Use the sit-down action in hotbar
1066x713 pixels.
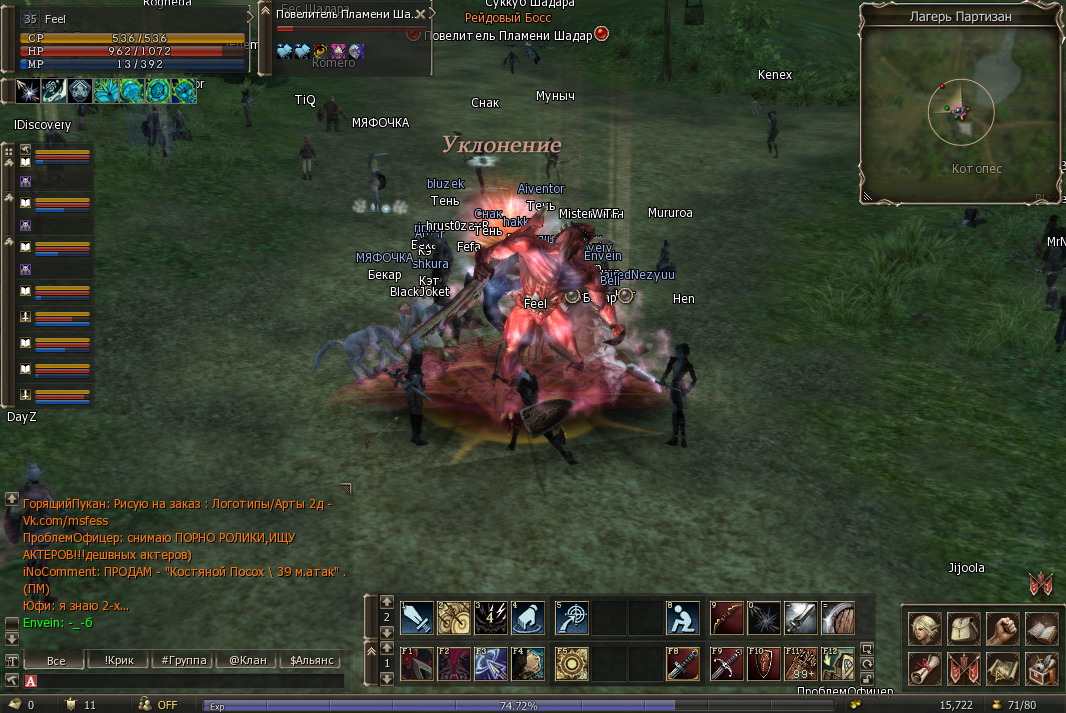[x=683, y=618]
